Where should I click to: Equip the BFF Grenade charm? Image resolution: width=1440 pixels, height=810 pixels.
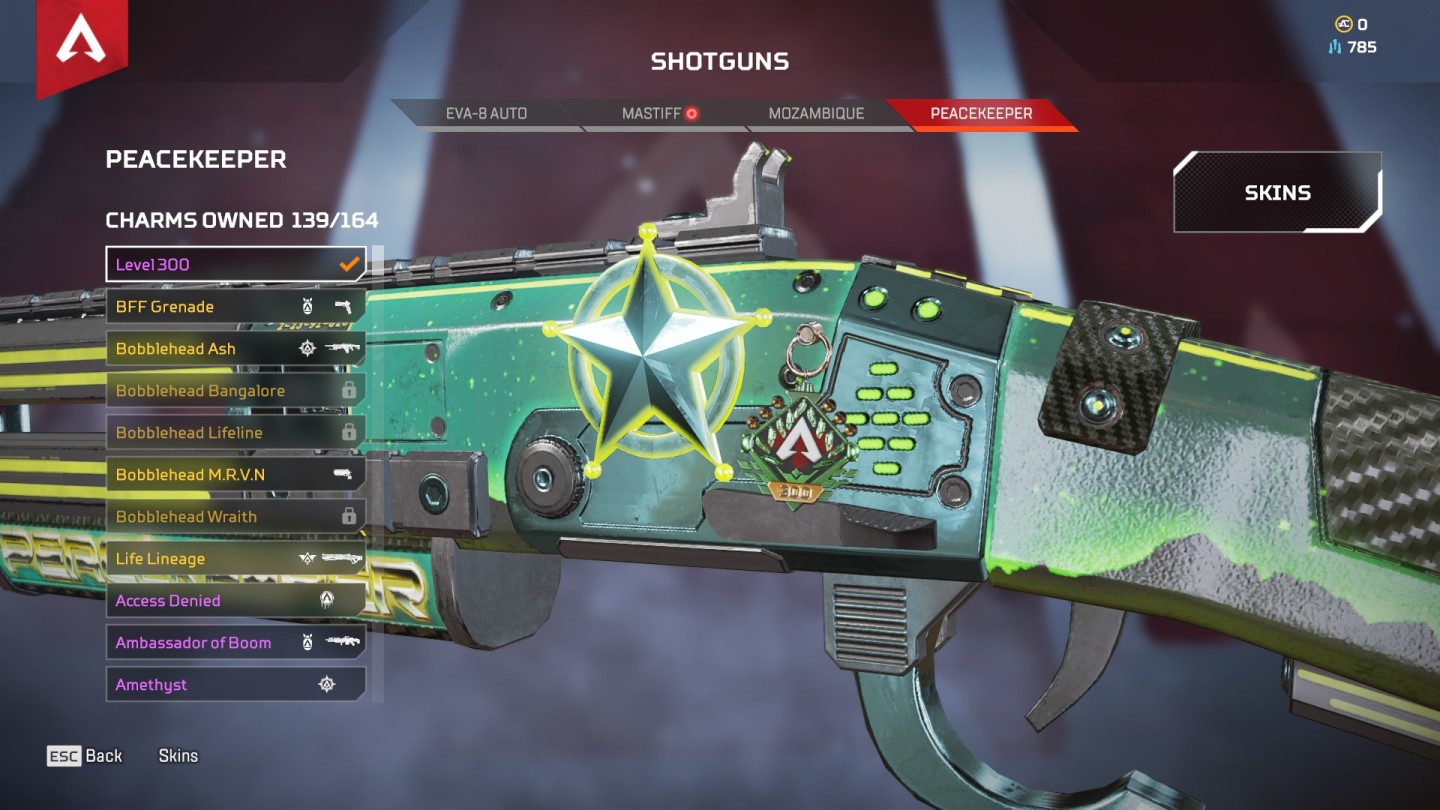pyautogui.click(x=236, y=307)
